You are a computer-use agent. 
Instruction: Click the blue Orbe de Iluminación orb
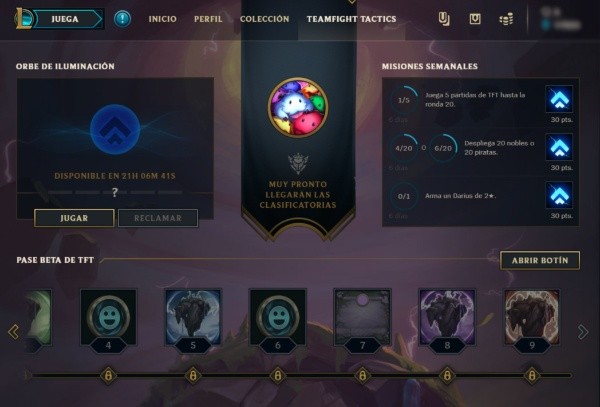(x=114, y=130)
